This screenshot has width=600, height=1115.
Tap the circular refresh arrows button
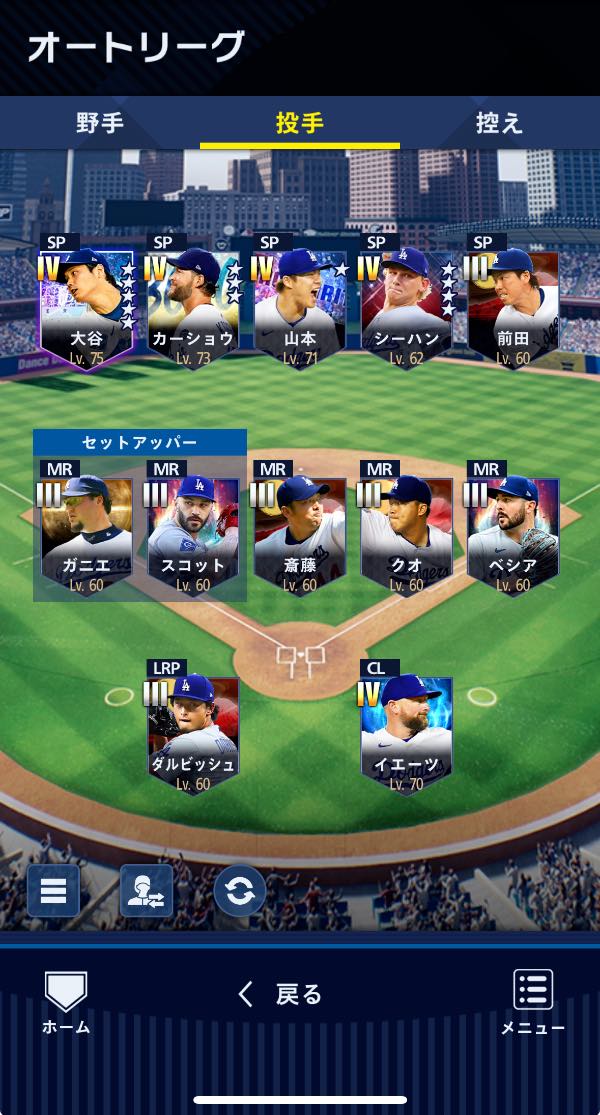coord(240,891)
